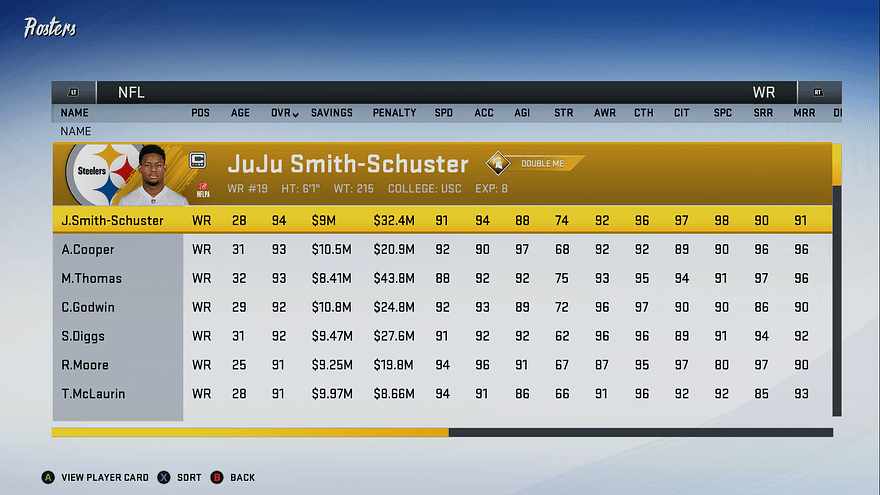Choose R.Moore from the roster
Viewport: 880px width, 495px height.
click(x=85, y=365)
